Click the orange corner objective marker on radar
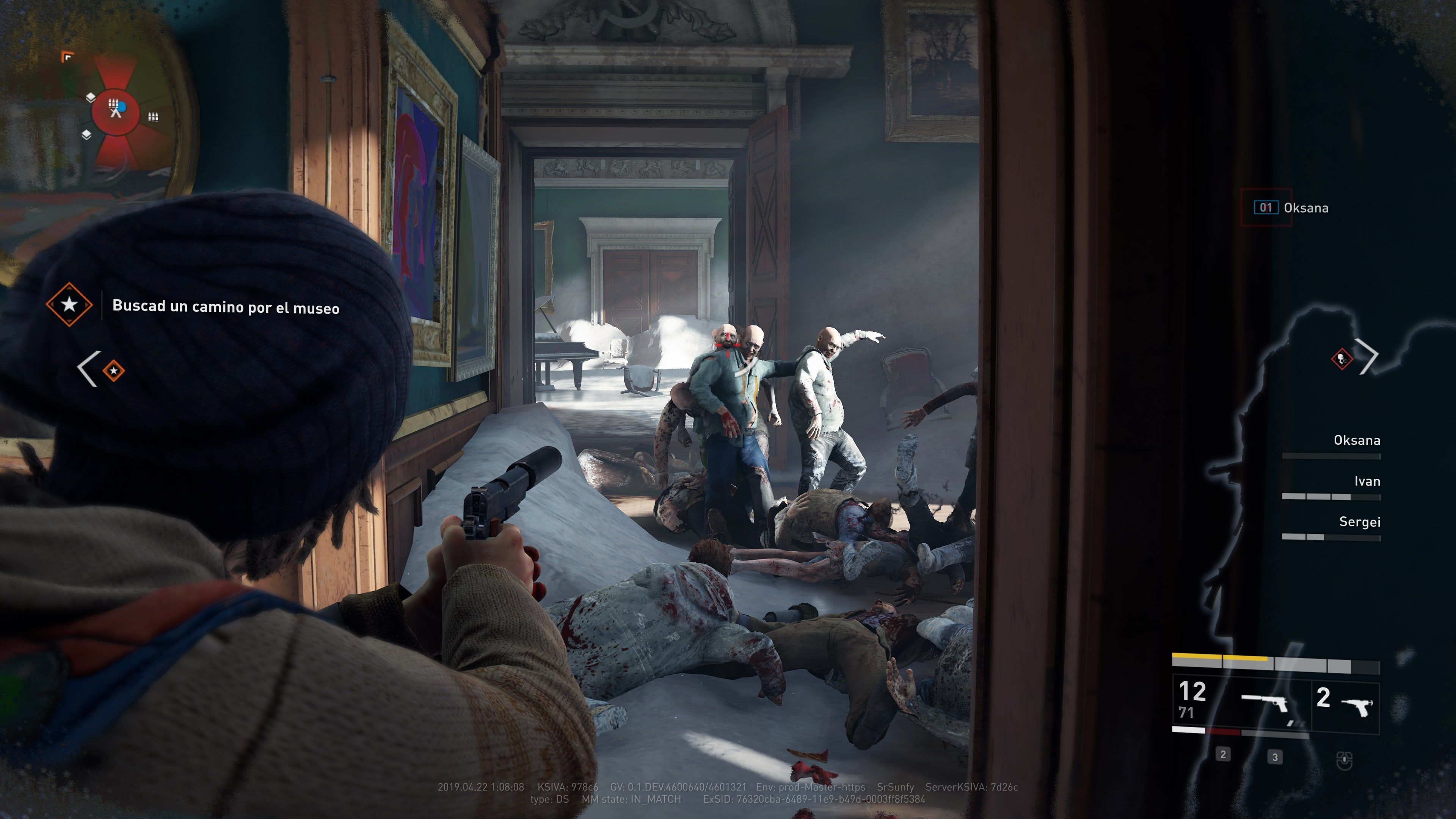Image resolution: width=1456 pixels, height=819 pixels. point(67,56)
